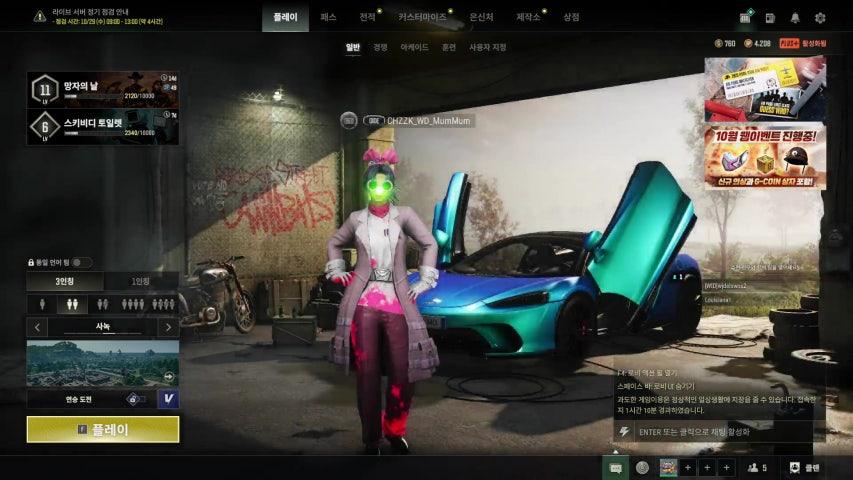853x480 pixels.
Task: Open notifications with the bell icon
Action: click(x=795, y=18)
